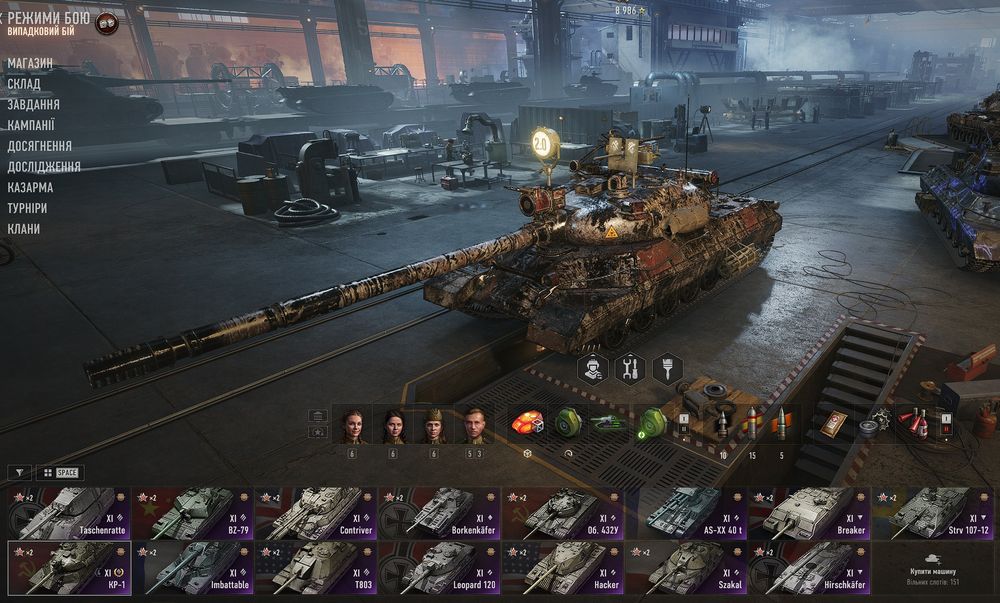Show the Досягнення page

[x=39, y=146]
